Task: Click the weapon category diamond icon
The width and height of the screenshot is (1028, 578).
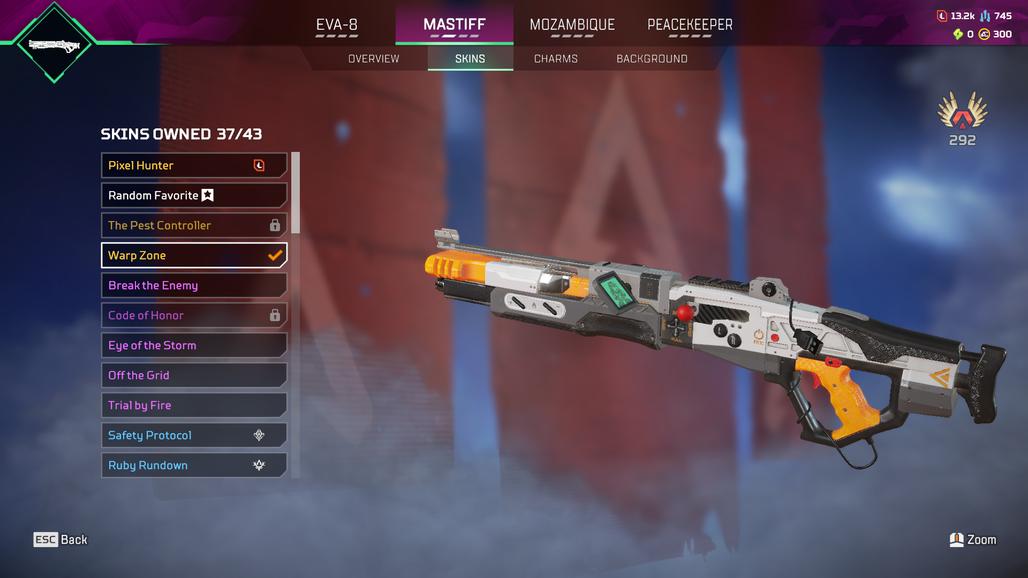Action: pos(55,44)
